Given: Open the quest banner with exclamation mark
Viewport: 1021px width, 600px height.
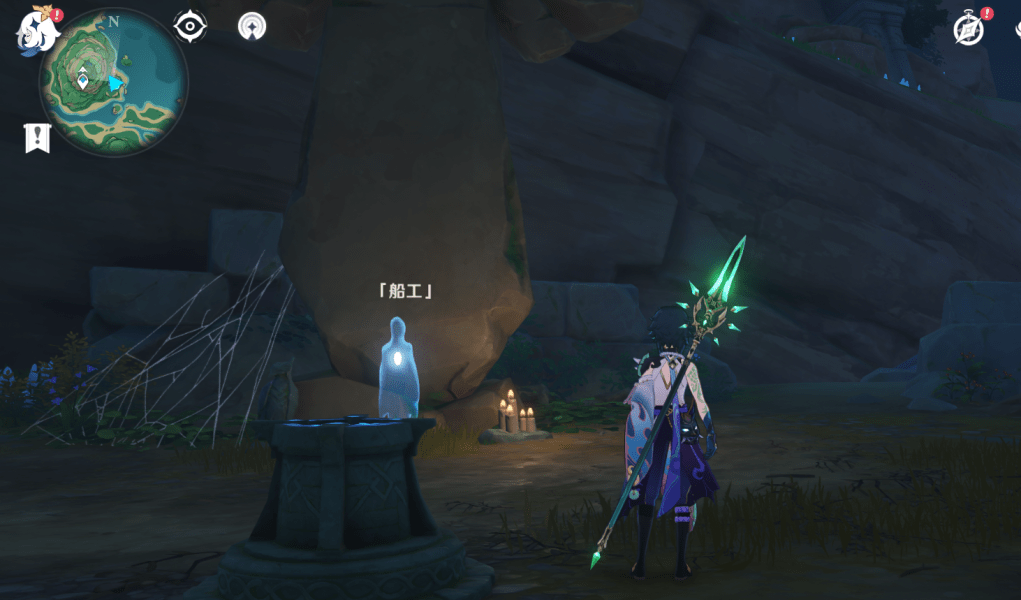Looking at the screenshot, I should (x=37, y=138).
